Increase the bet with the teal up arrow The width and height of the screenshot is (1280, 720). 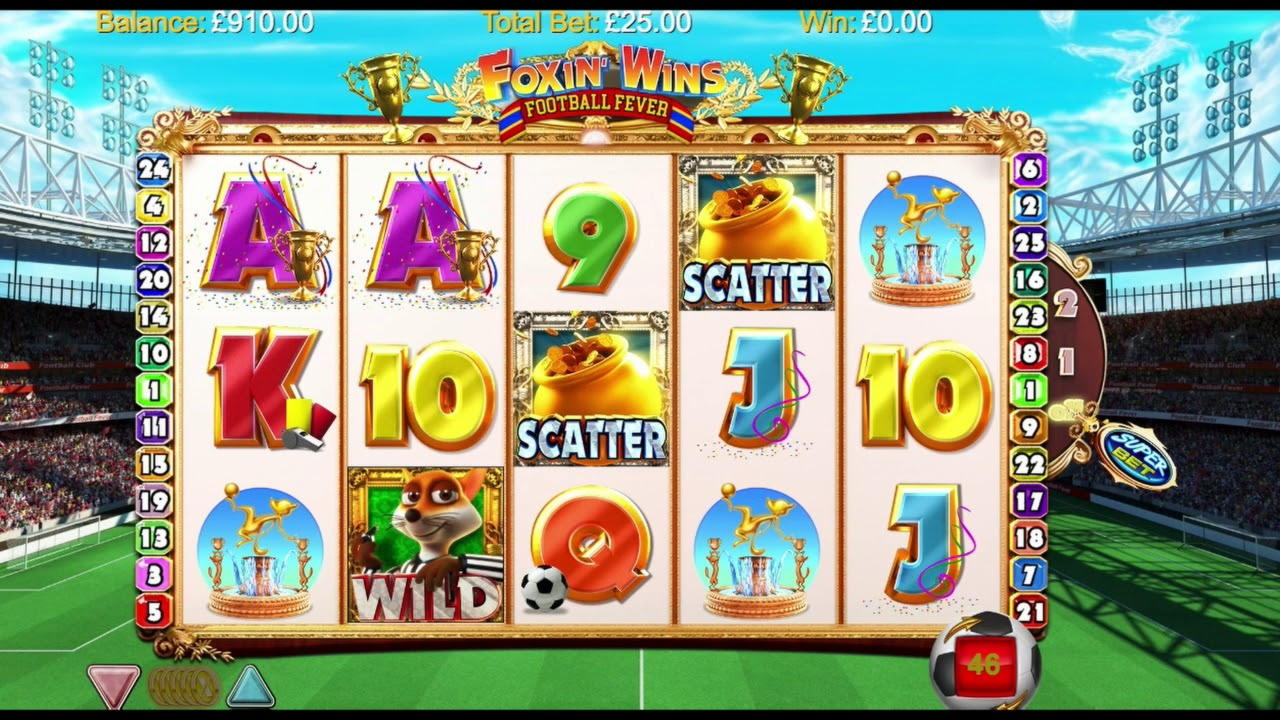(249, 686)
